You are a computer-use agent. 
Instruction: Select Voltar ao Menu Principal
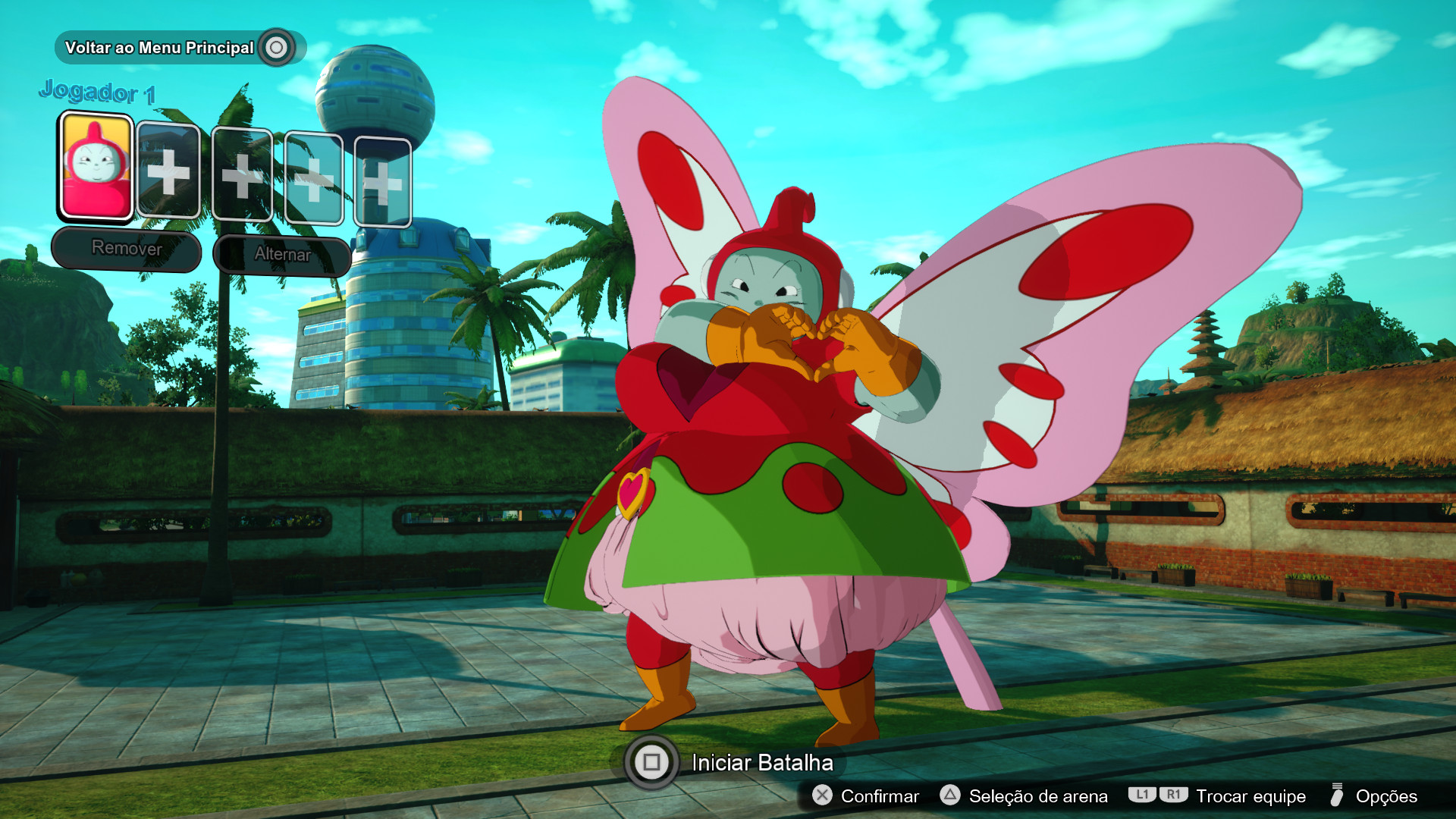[161, 46]
